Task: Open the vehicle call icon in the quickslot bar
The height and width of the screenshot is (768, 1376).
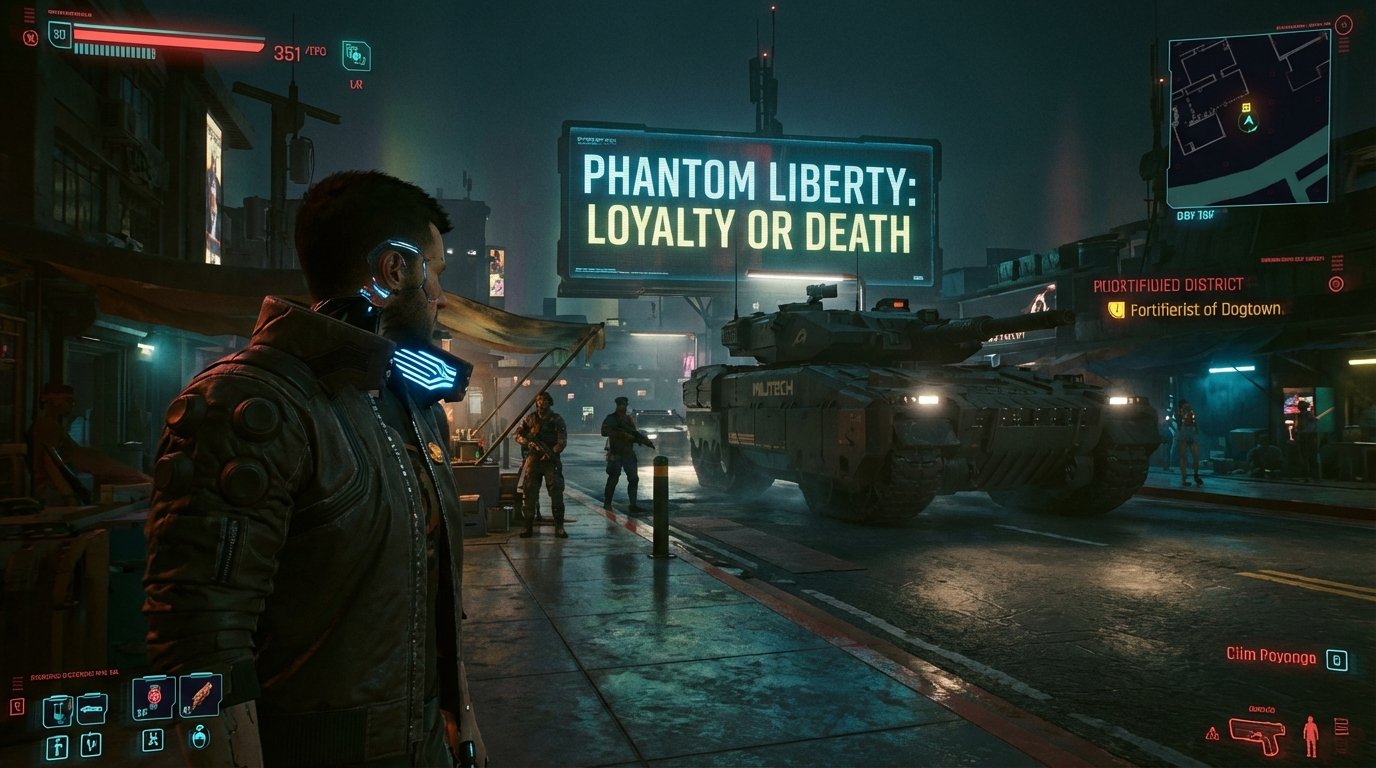Action: [x=91, y=708]
